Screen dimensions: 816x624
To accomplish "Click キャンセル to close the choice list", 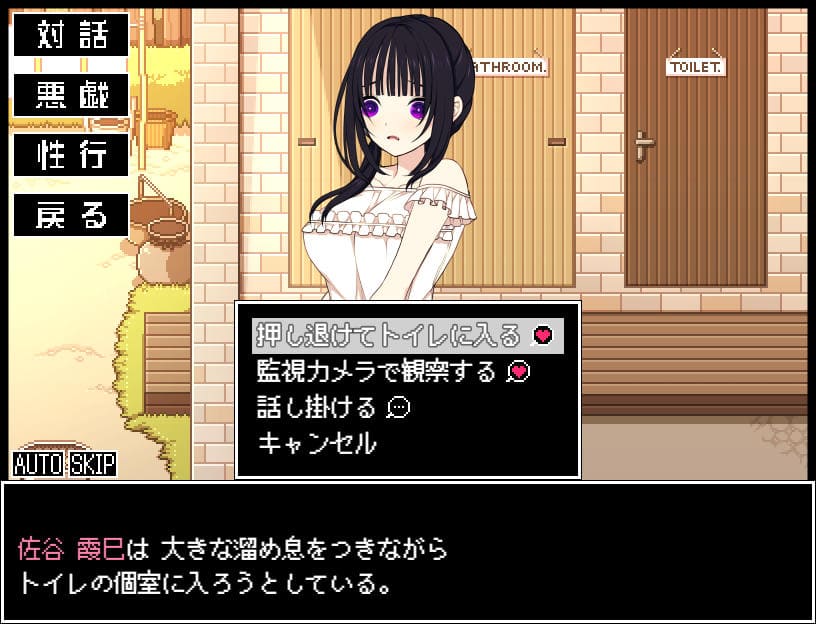I will coord(317,442).
